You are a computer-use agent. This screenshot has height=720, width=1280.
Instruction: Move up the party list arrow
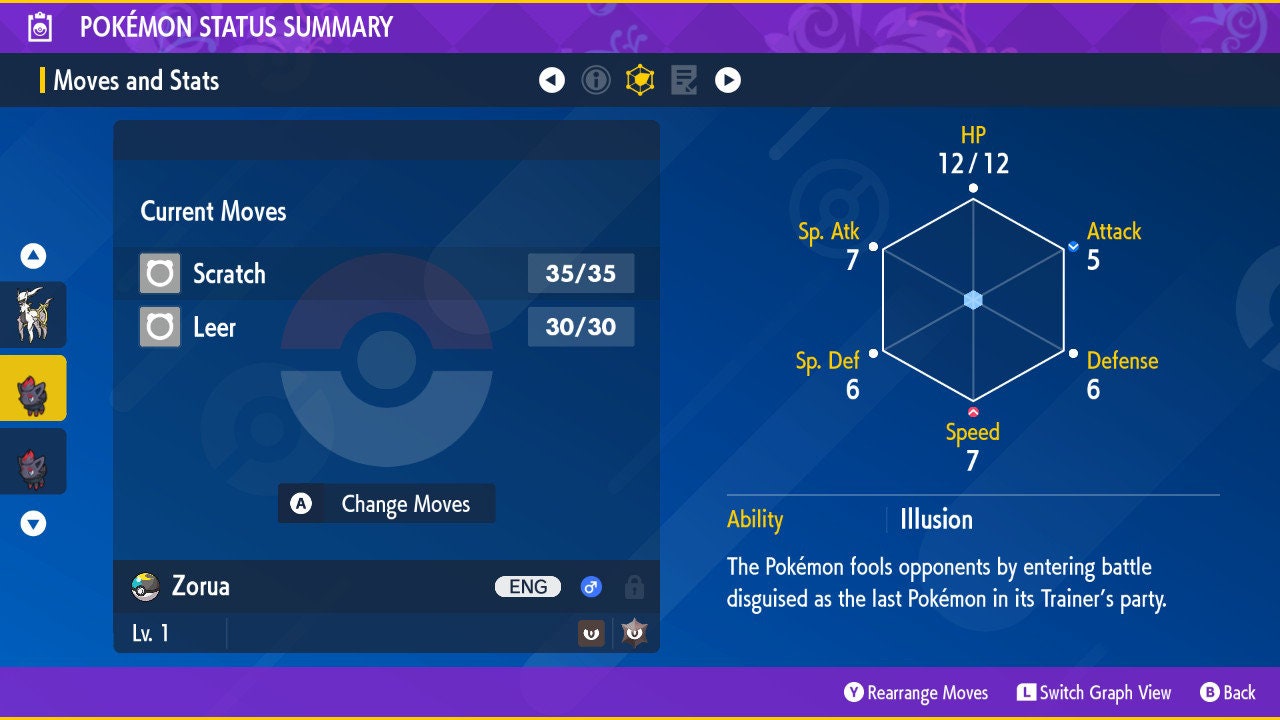(x=33, y=257)
